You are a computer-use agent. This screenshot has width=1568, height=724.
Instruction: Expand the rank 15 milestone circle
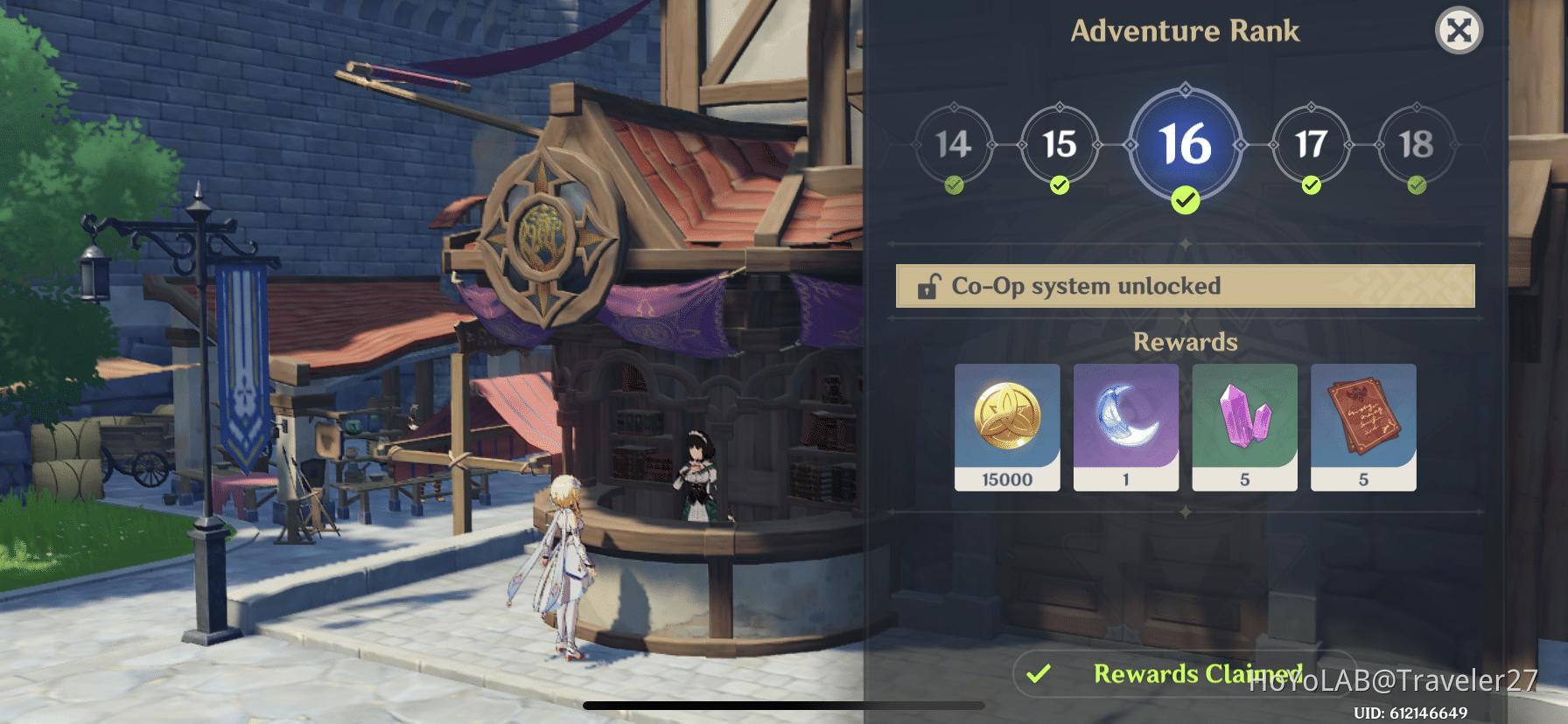click(1060, 146)
